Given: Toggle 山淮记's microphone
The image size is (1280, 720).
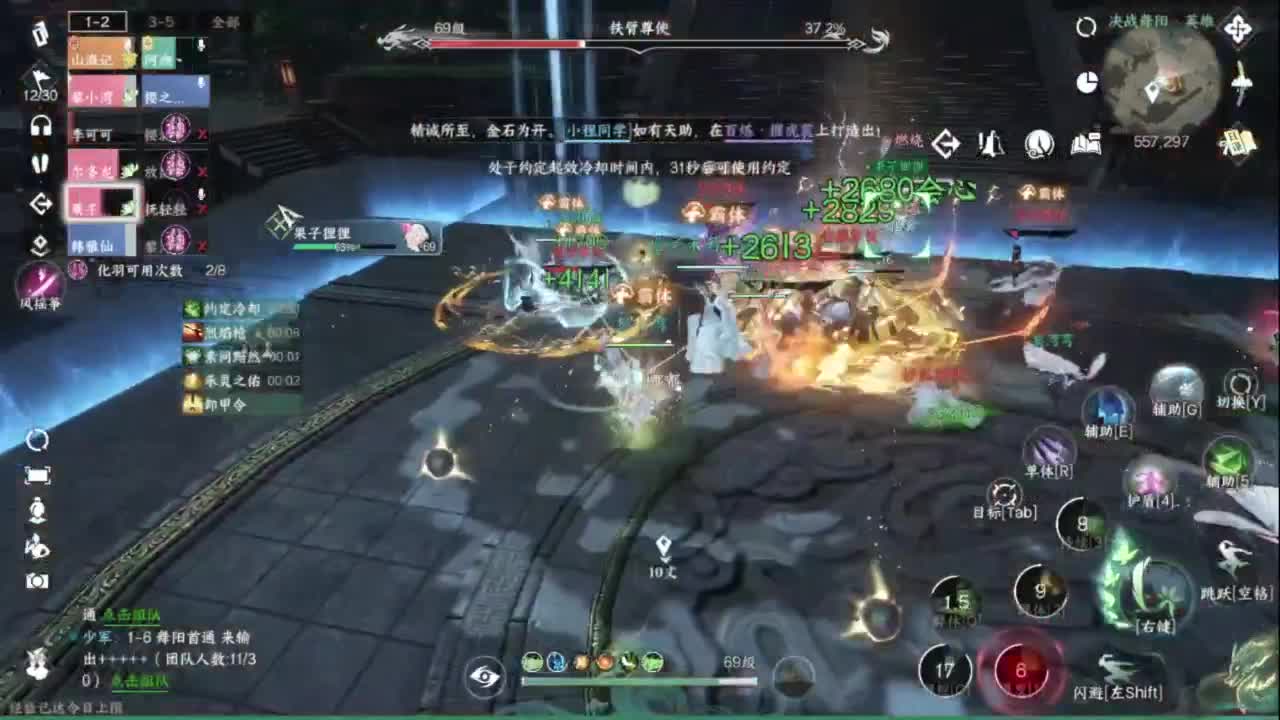Looking at the screenshot, I should pos(128,44).
